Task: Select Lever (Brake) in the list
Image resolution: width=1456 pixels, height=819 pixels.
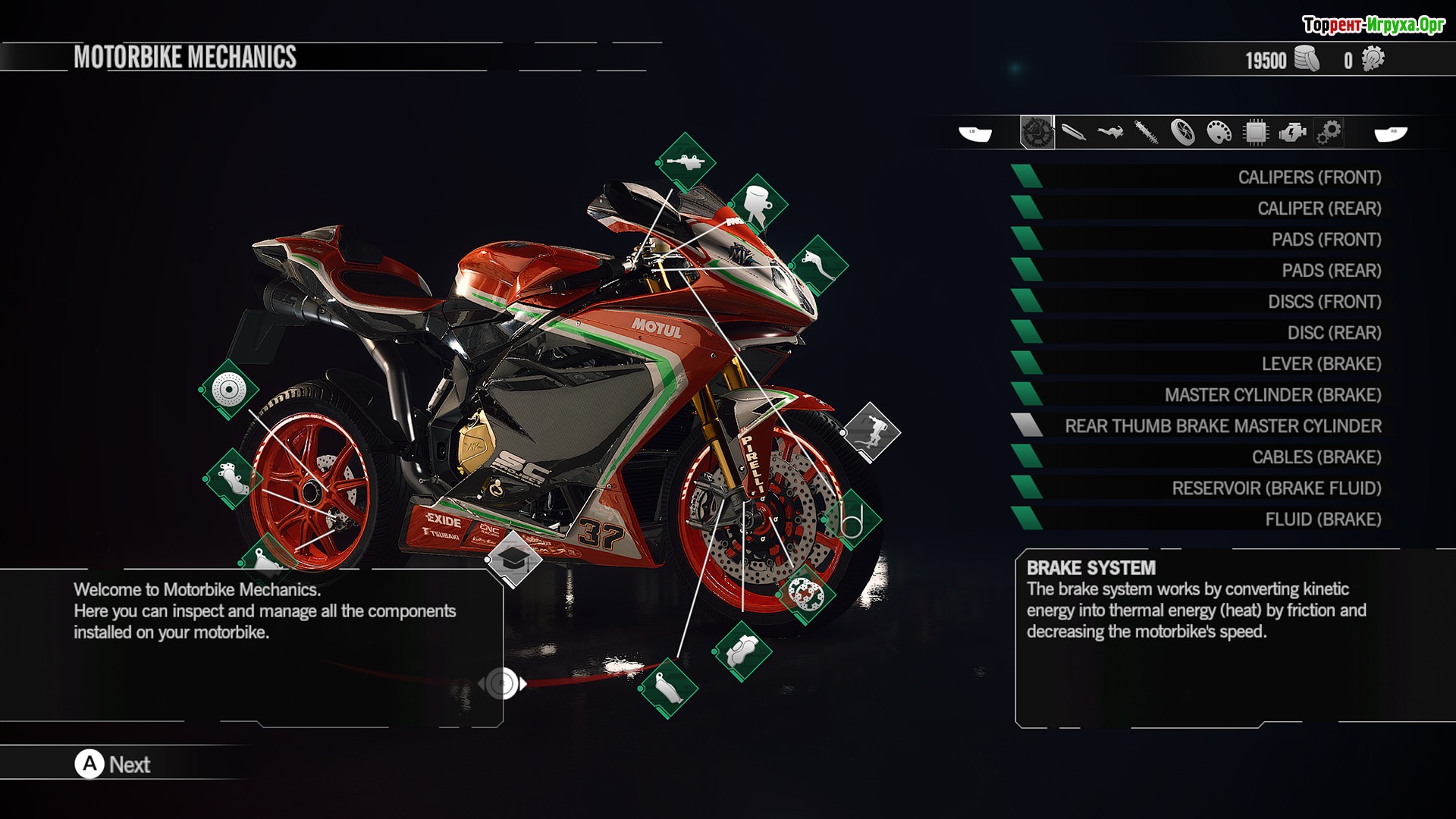Action: [1321, 364]
